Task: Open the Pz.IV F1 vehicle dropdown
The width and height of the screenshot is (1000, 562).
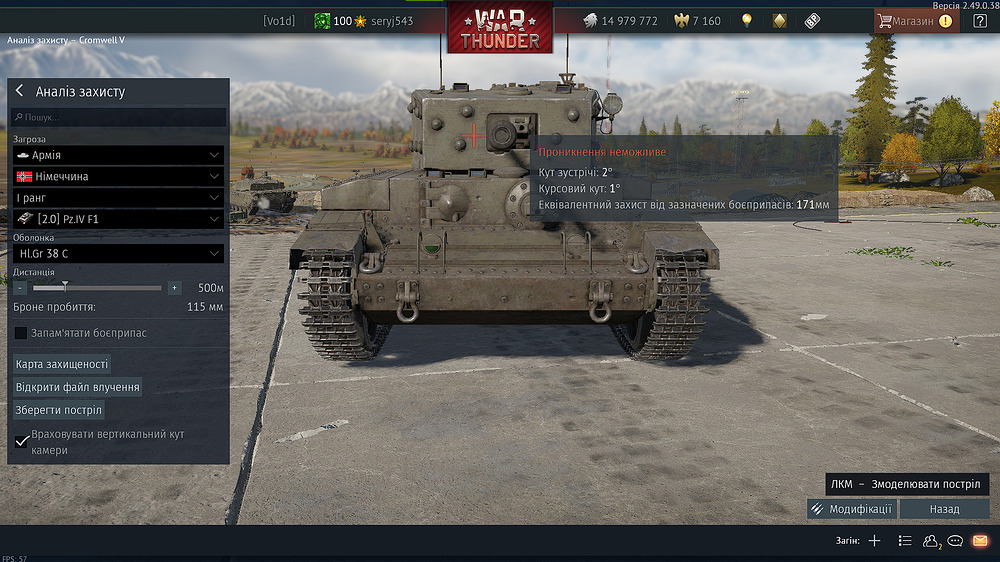Action: [118, 219]
